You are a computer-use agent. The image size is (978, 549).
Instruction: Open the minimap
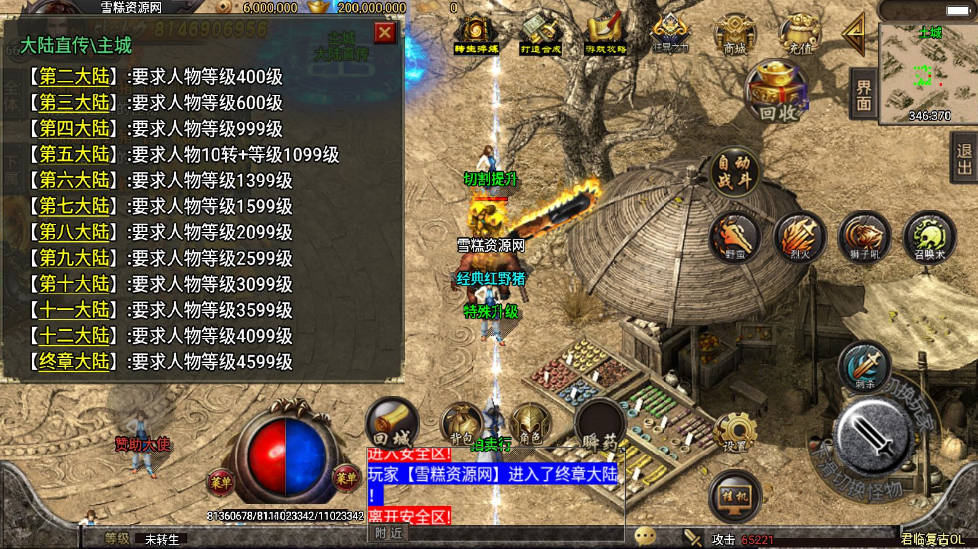coord(928,73)
